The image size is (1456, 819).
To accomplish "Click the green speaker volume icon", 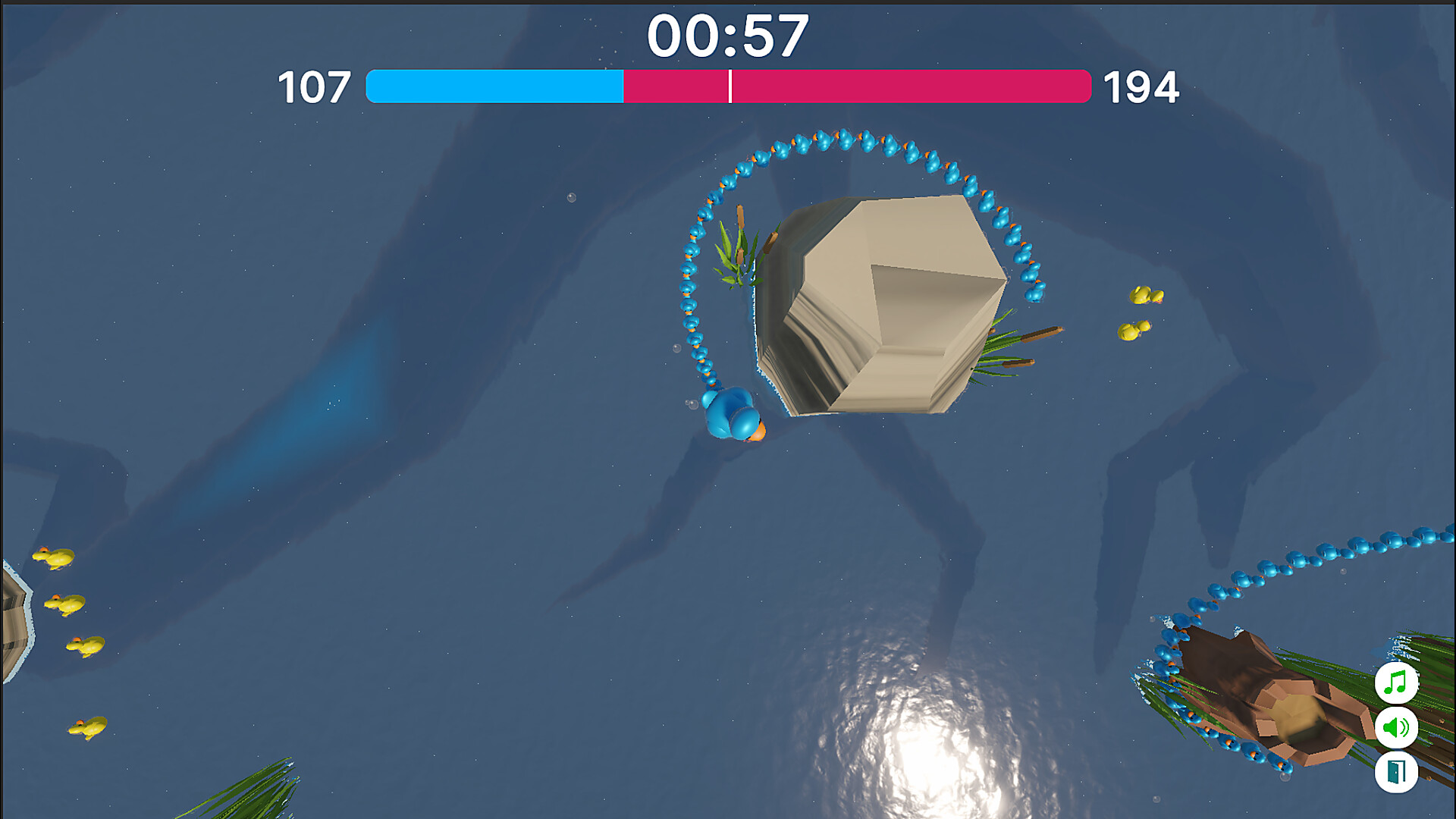I will [1398, 726].
